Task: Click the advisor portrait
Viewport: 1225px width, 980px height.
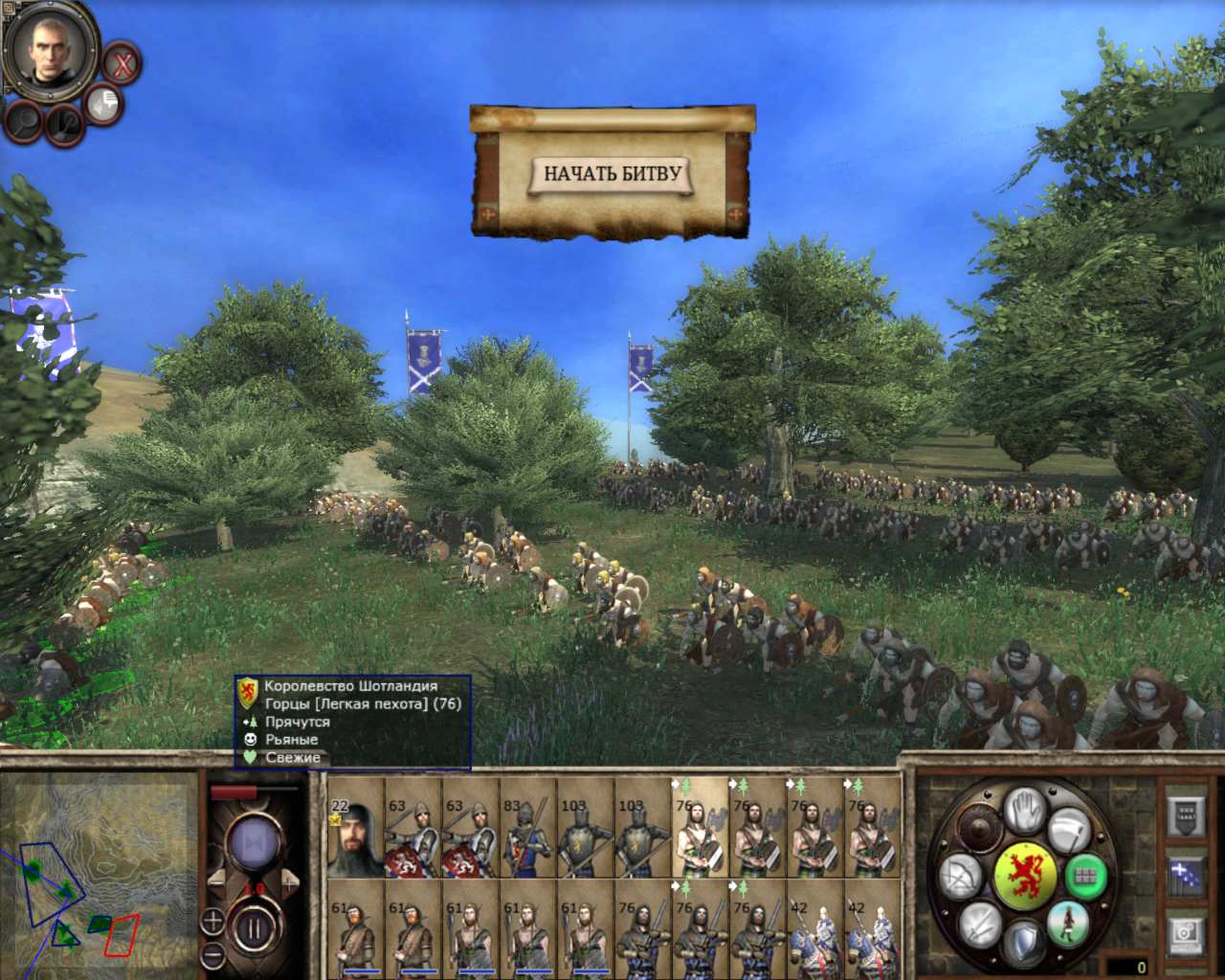Action: point(49,48)
